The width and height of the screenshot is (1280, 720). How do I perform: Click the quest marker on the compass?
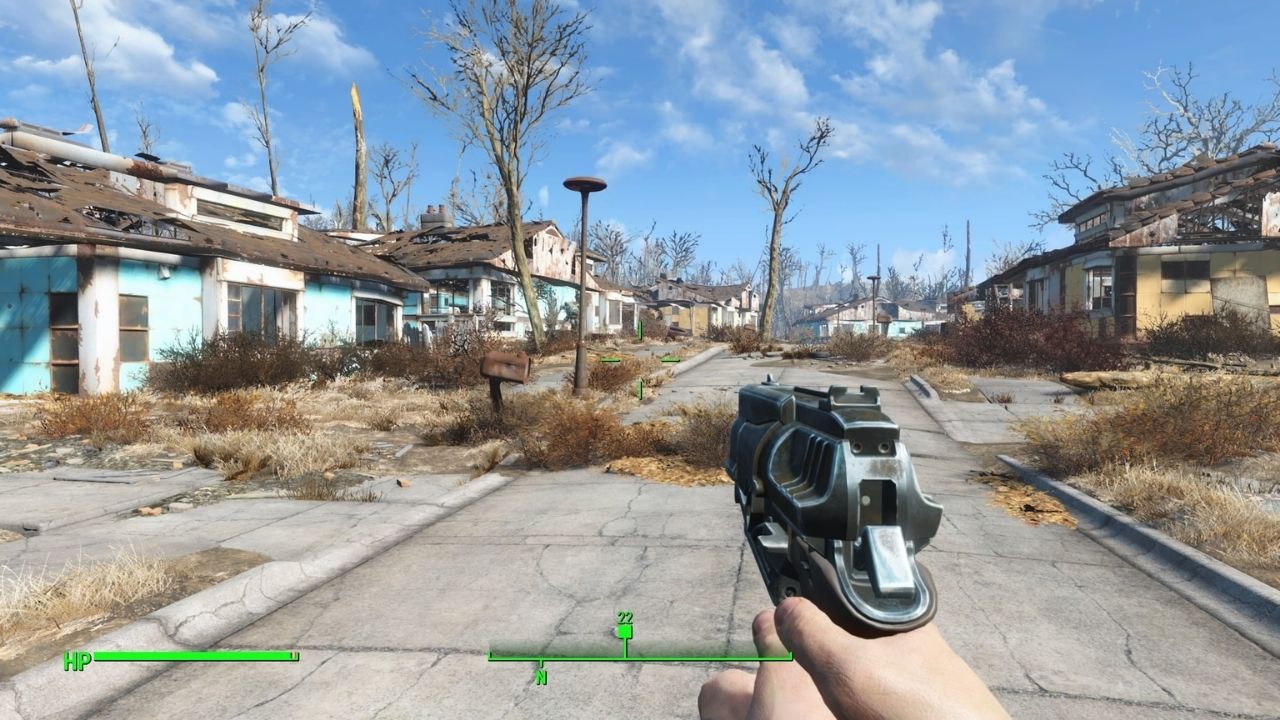625,631
